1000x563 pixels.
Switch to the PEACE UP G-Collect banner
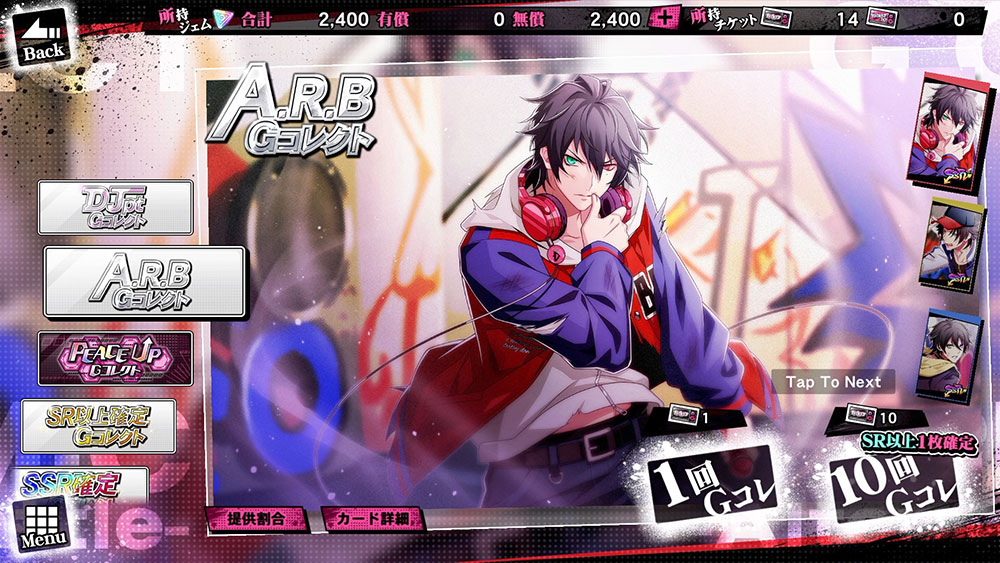pyautogui.click(x=115, y=358)
